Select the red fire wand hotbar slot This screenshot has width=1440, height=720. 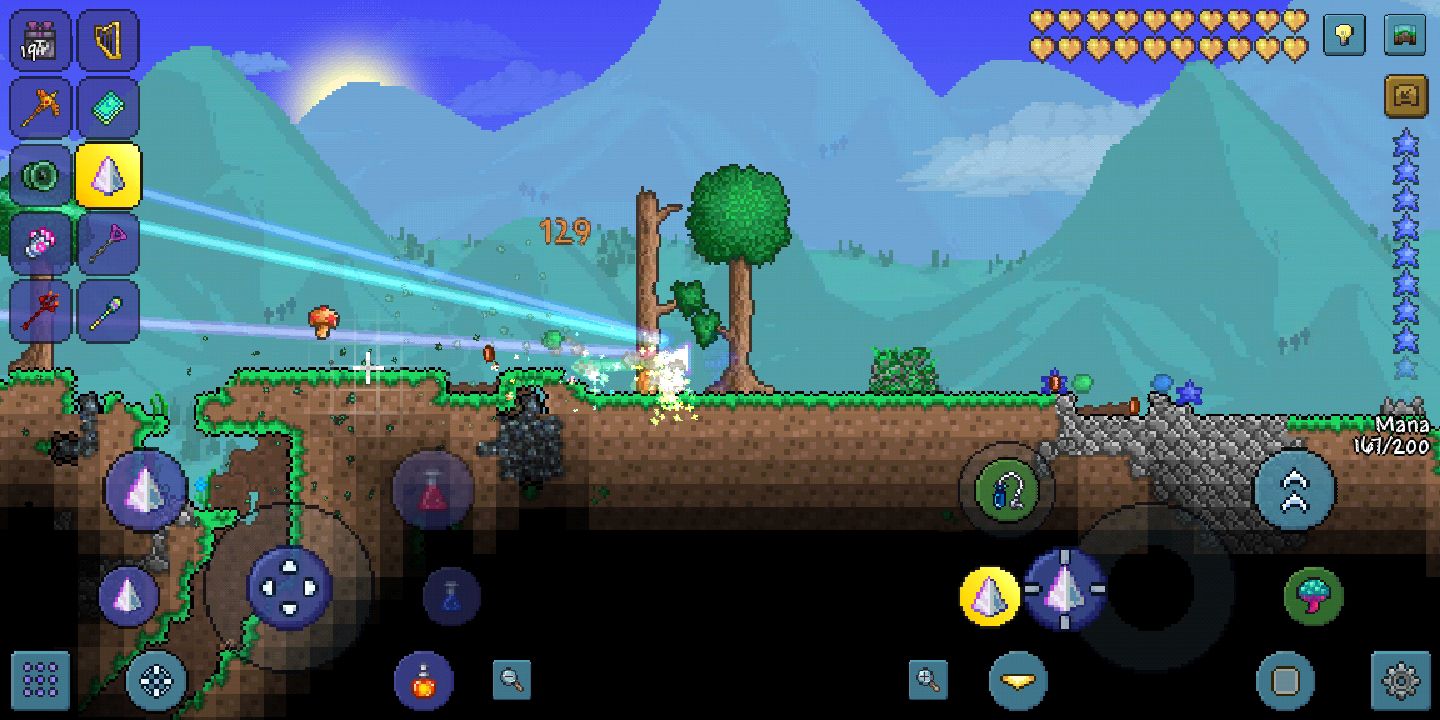[40, 311]
